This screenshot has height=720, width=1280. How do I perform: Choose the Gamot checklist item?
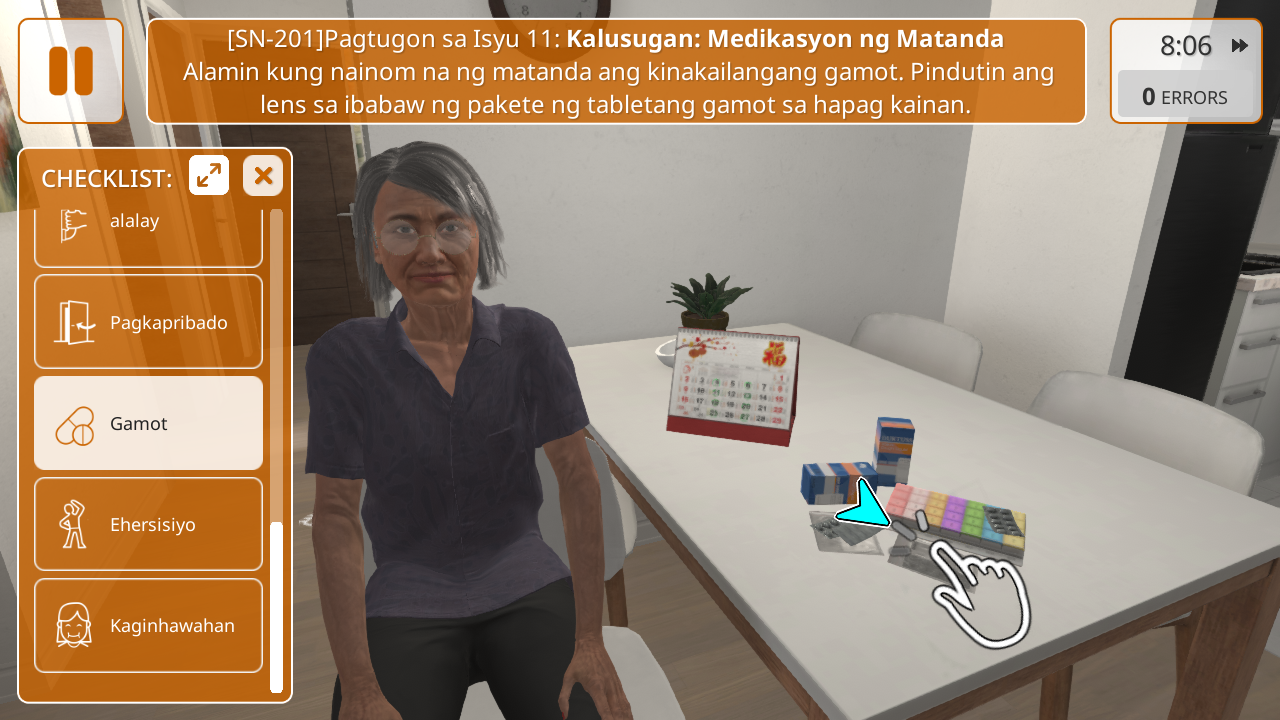[148, 423]
